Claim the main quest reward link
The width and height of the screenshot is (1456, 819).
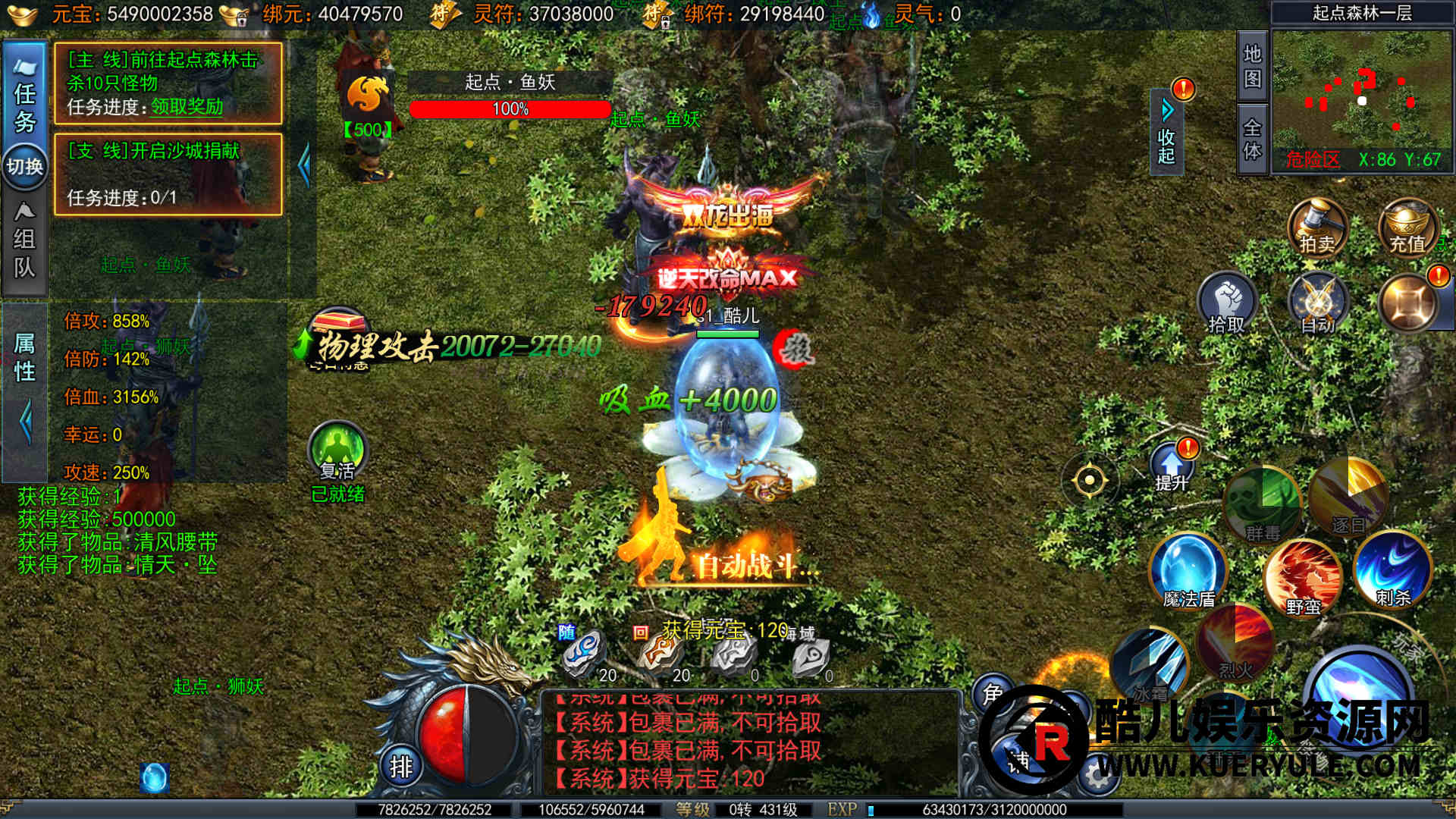coord(187,107)
